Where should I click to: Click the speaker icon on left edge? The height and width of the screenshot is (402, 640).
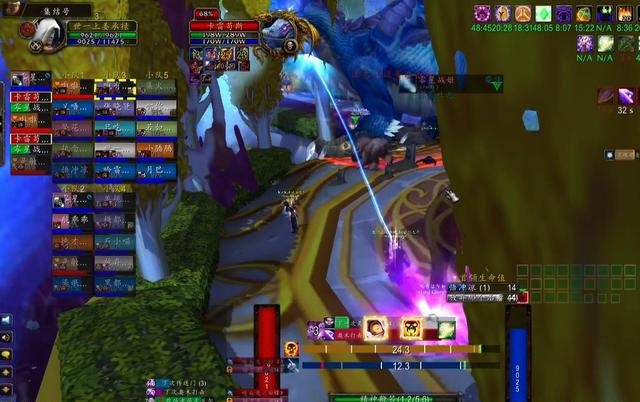tap(7, 321)
